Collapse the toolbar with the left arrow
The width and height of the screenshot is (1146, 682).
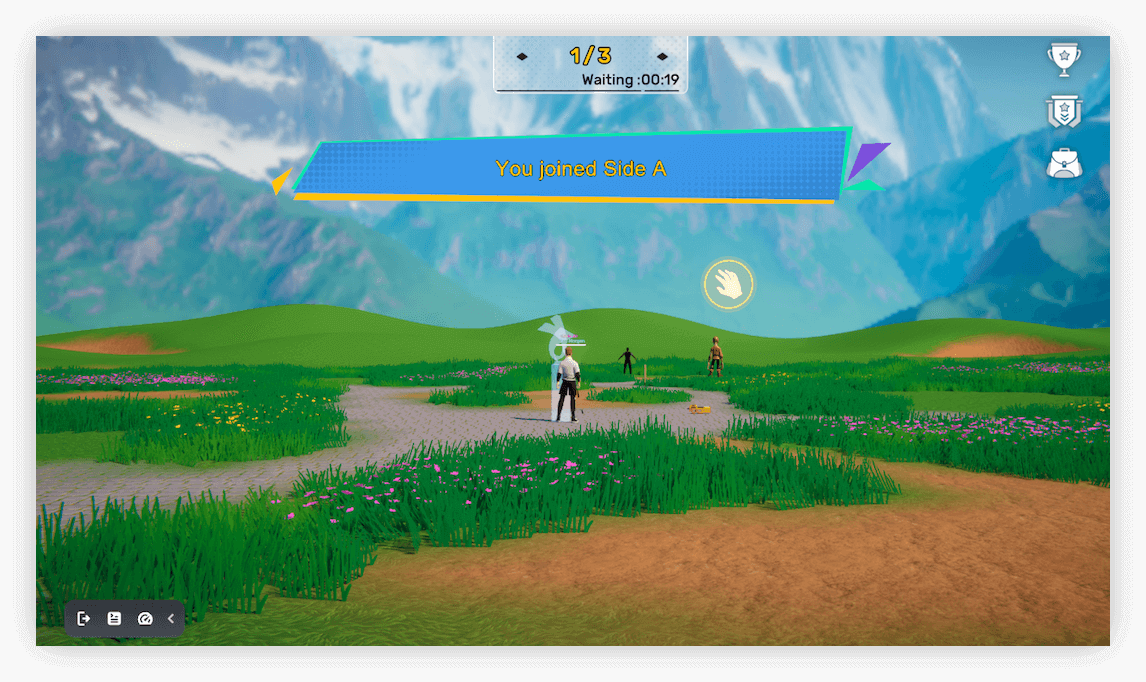click(x=171, y=619)
